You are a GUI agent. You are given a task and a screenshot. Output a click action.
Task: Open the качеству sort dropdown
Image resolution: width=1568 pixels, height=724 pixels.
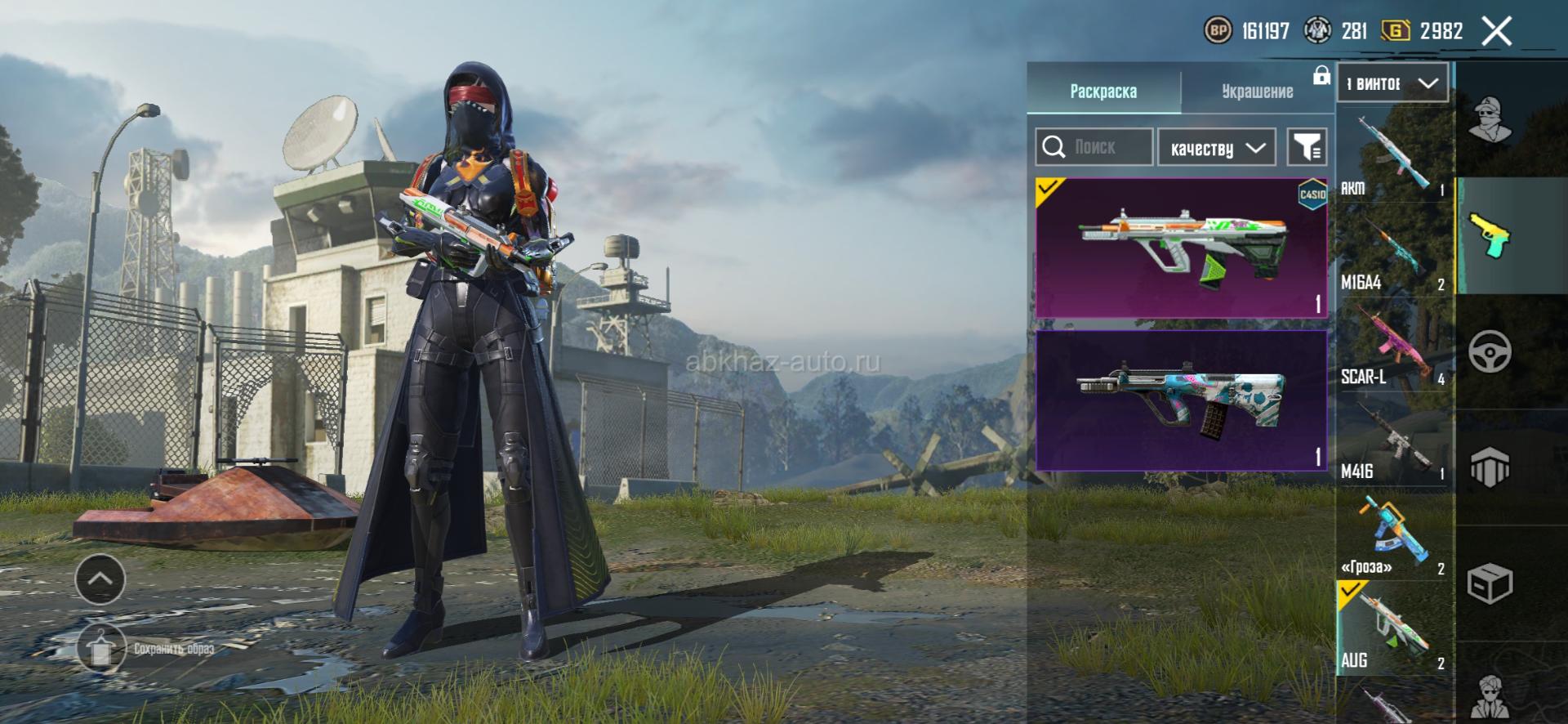tap(1216, 148)
